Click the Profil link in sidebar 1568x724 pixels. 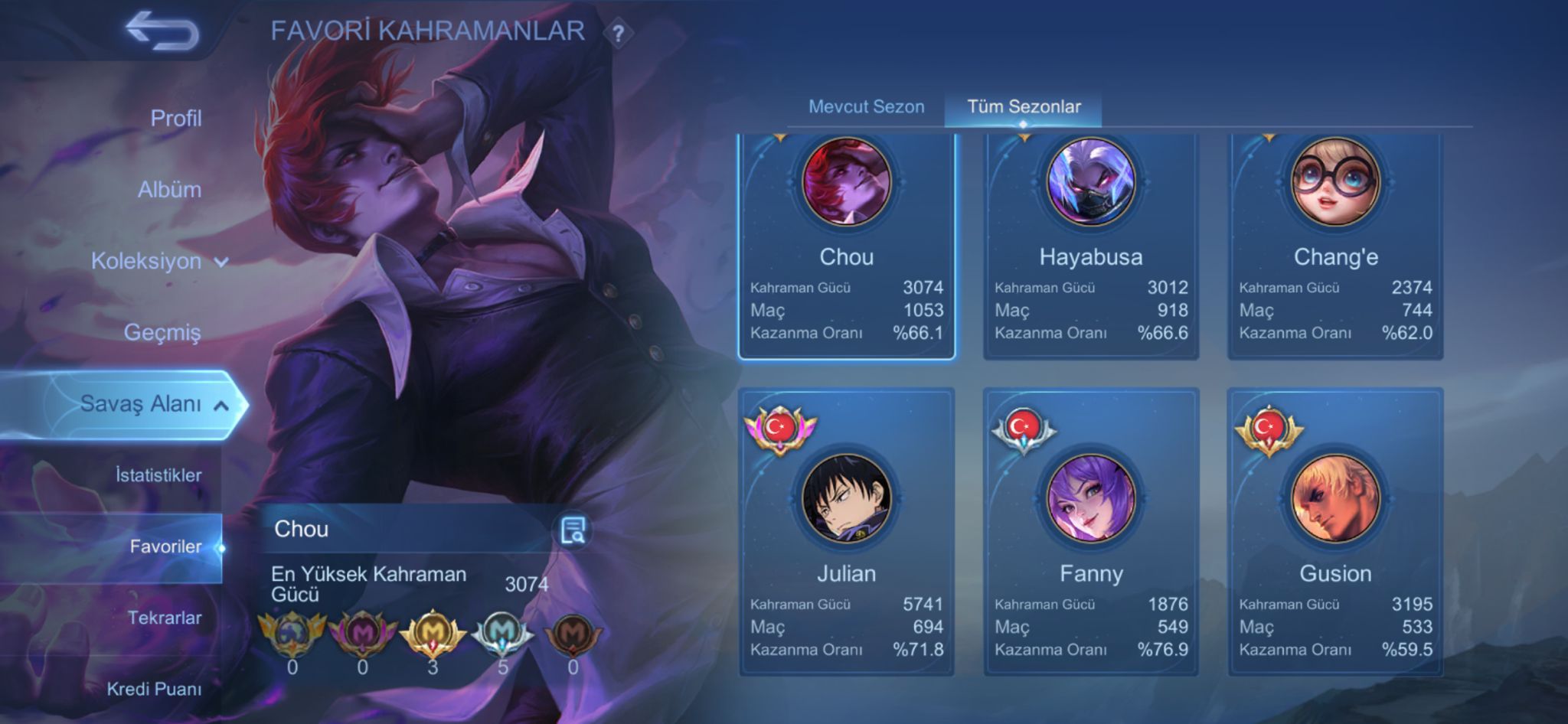(x=177, y=119)
